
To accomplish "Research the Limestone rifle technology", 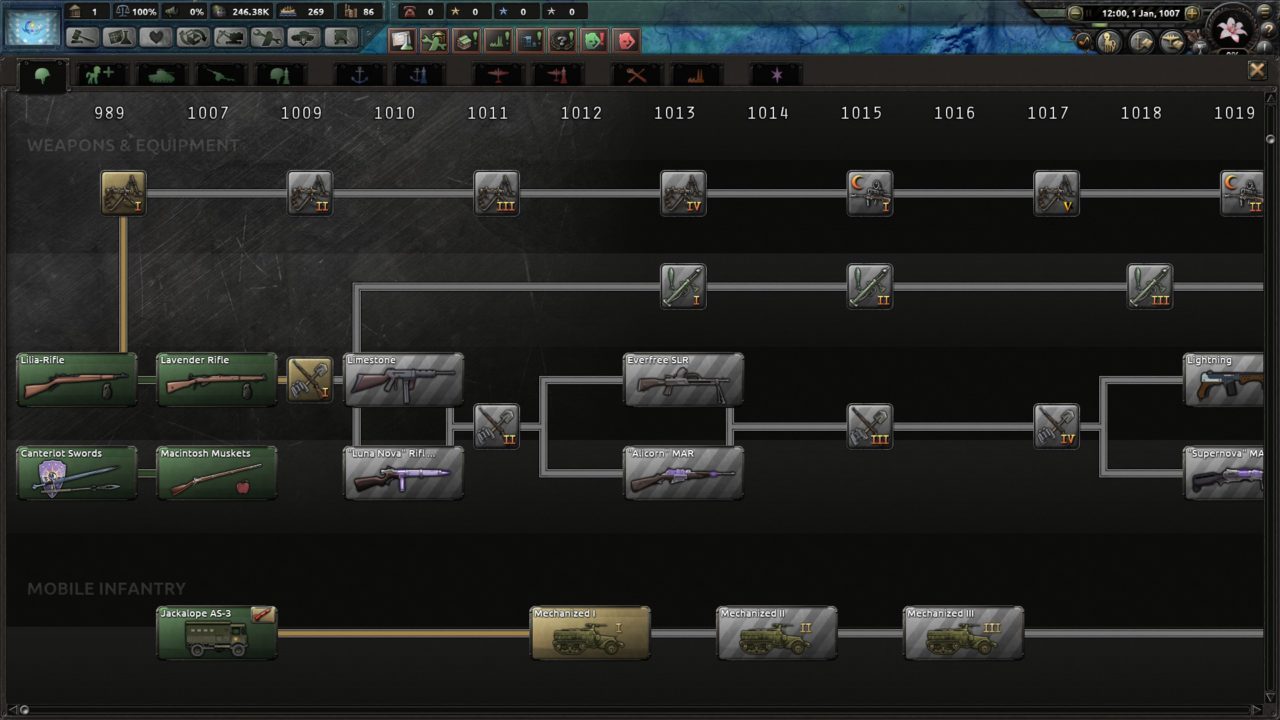I will [x=403, y=380].
